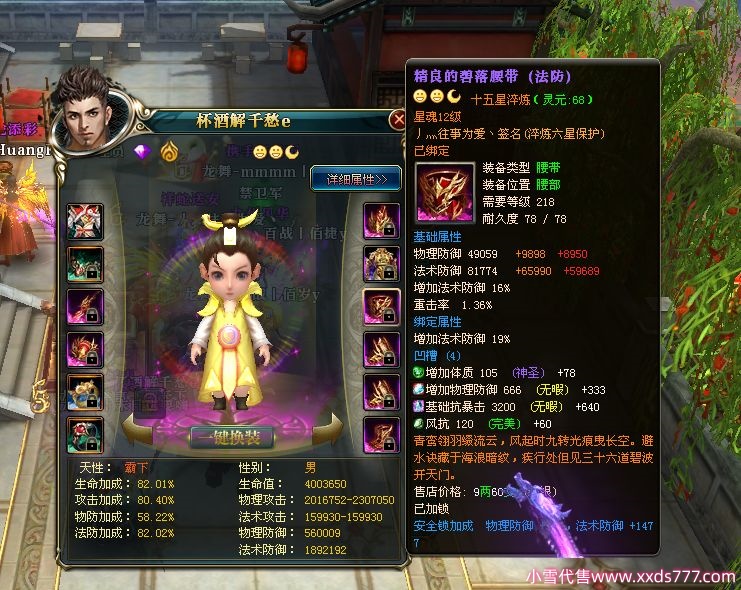Select the white and red costume slot
This screenshot has height=590, width=741.
[85, 221]
